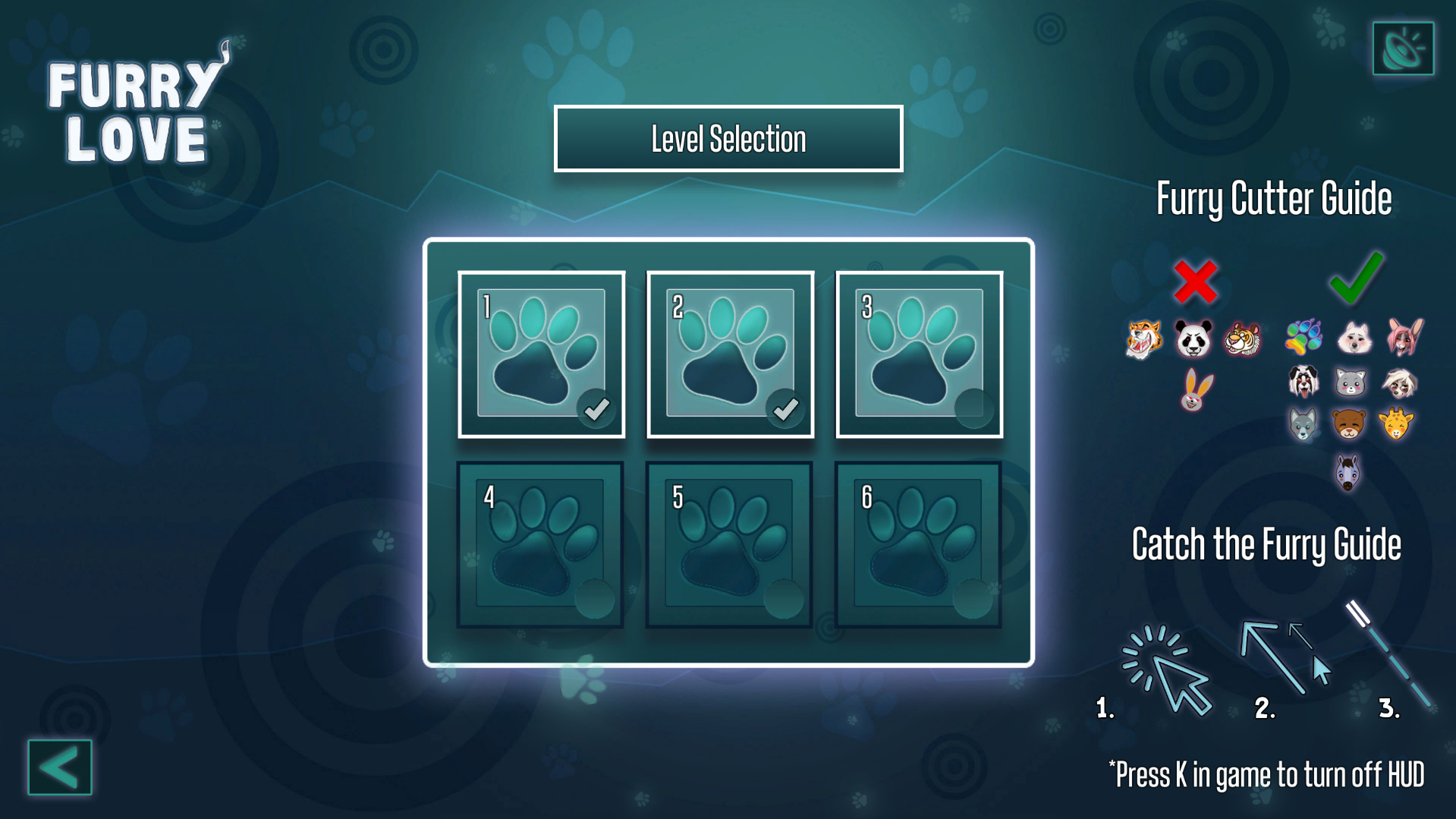Select the Level Selection title banner
This screenshot has width=1456, height=819.
[728, 138]
